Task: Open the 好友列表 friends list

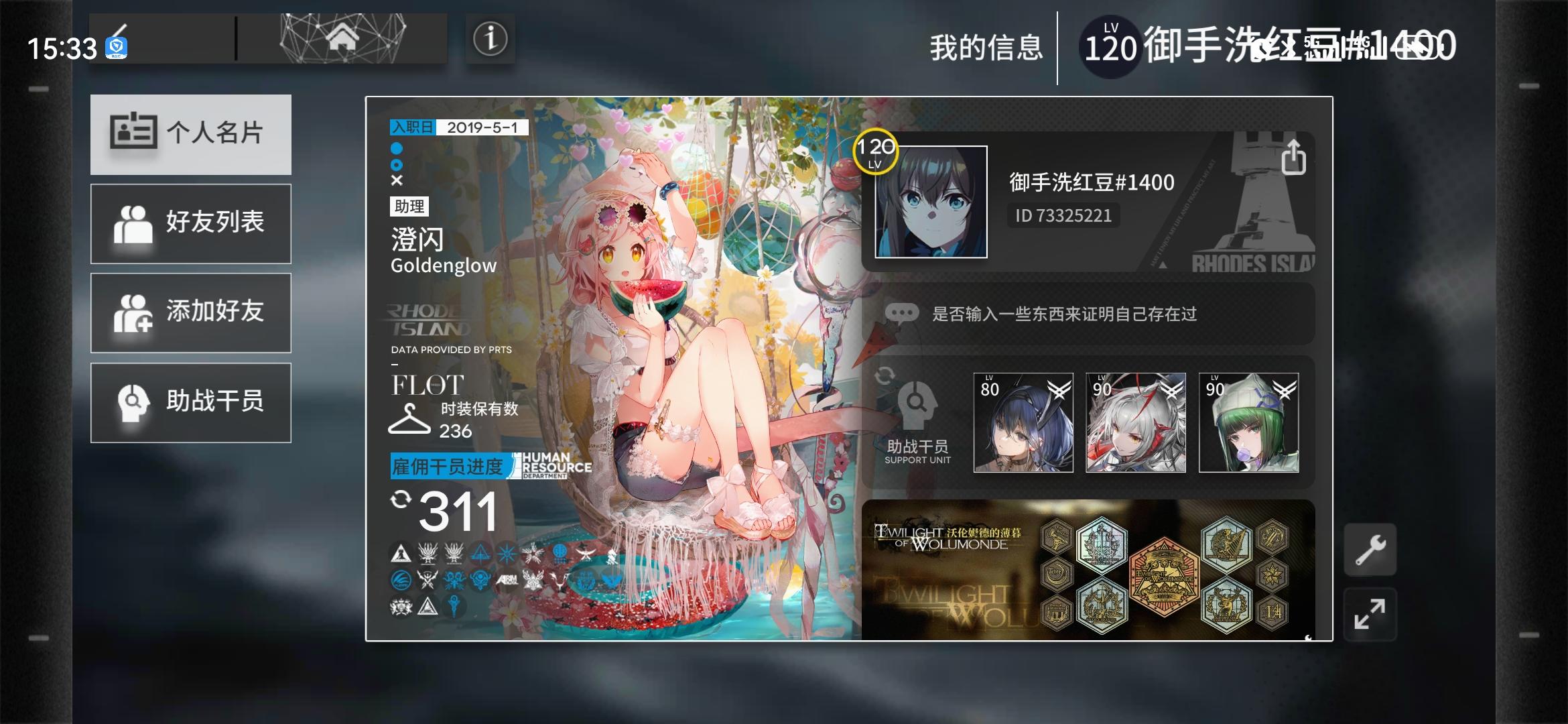Action: 190,223
